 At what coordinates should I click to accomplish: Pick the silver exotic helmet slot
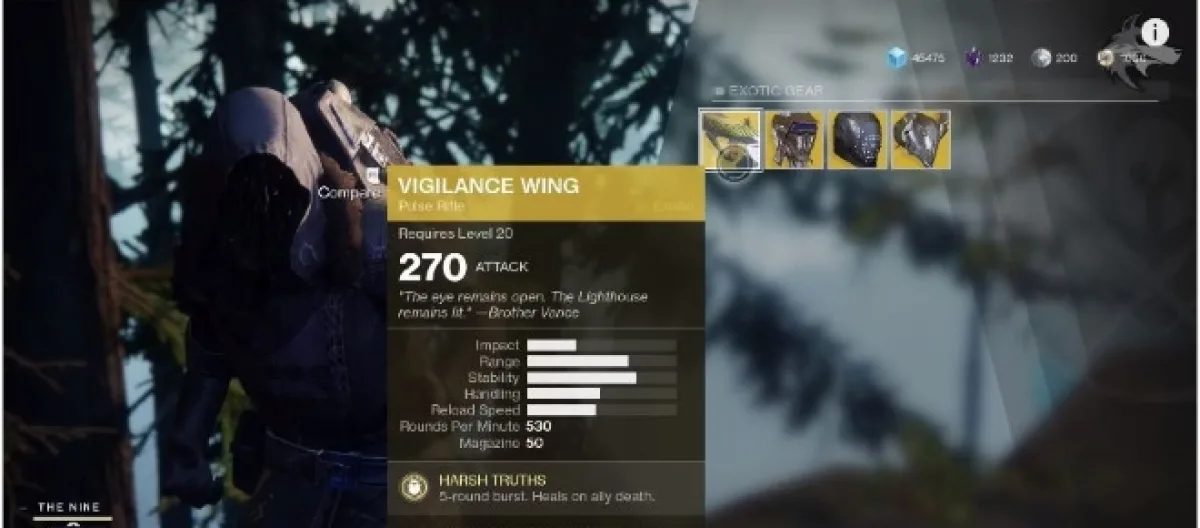[920, 140]
